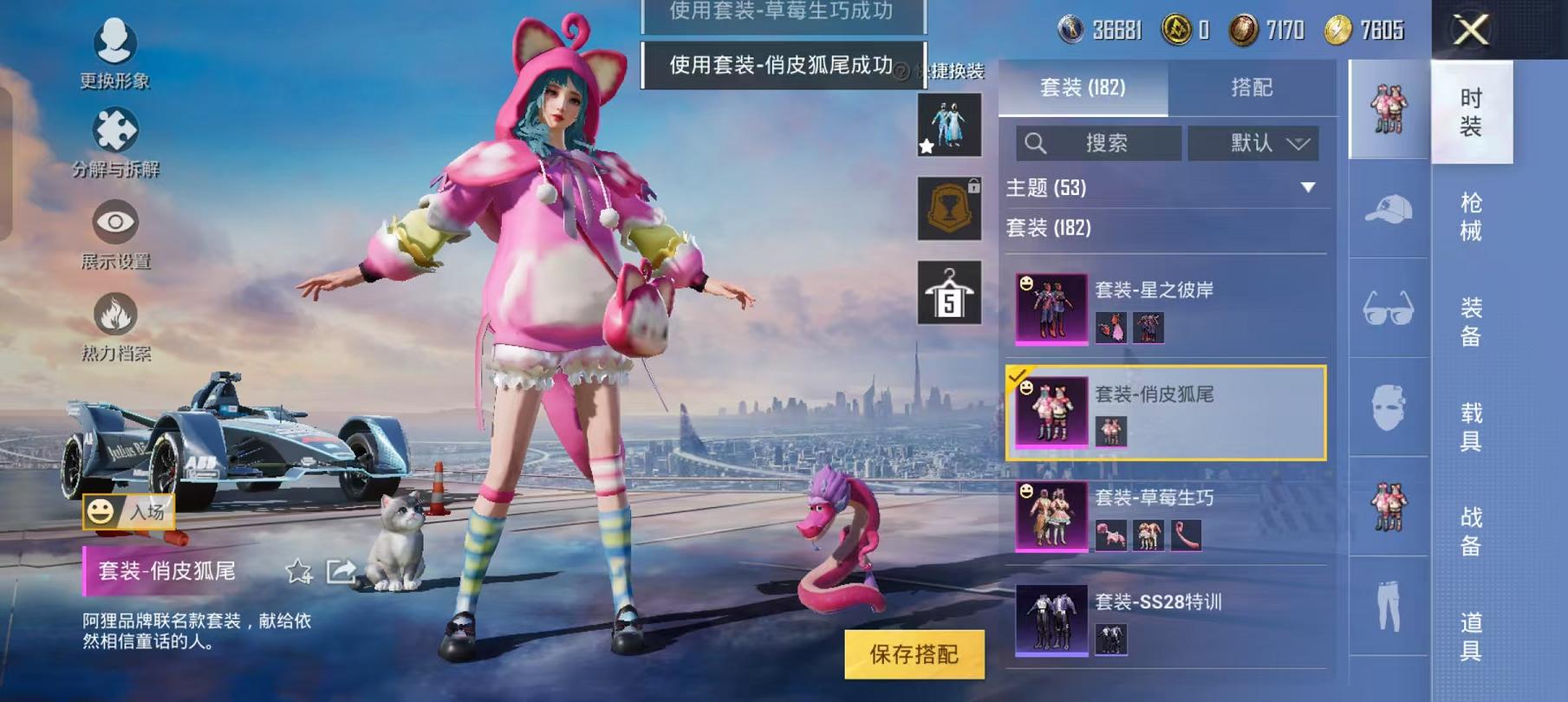1568x702 pixels.
Task: Click the 搜索 search field
Action: tap(1101, 143)
